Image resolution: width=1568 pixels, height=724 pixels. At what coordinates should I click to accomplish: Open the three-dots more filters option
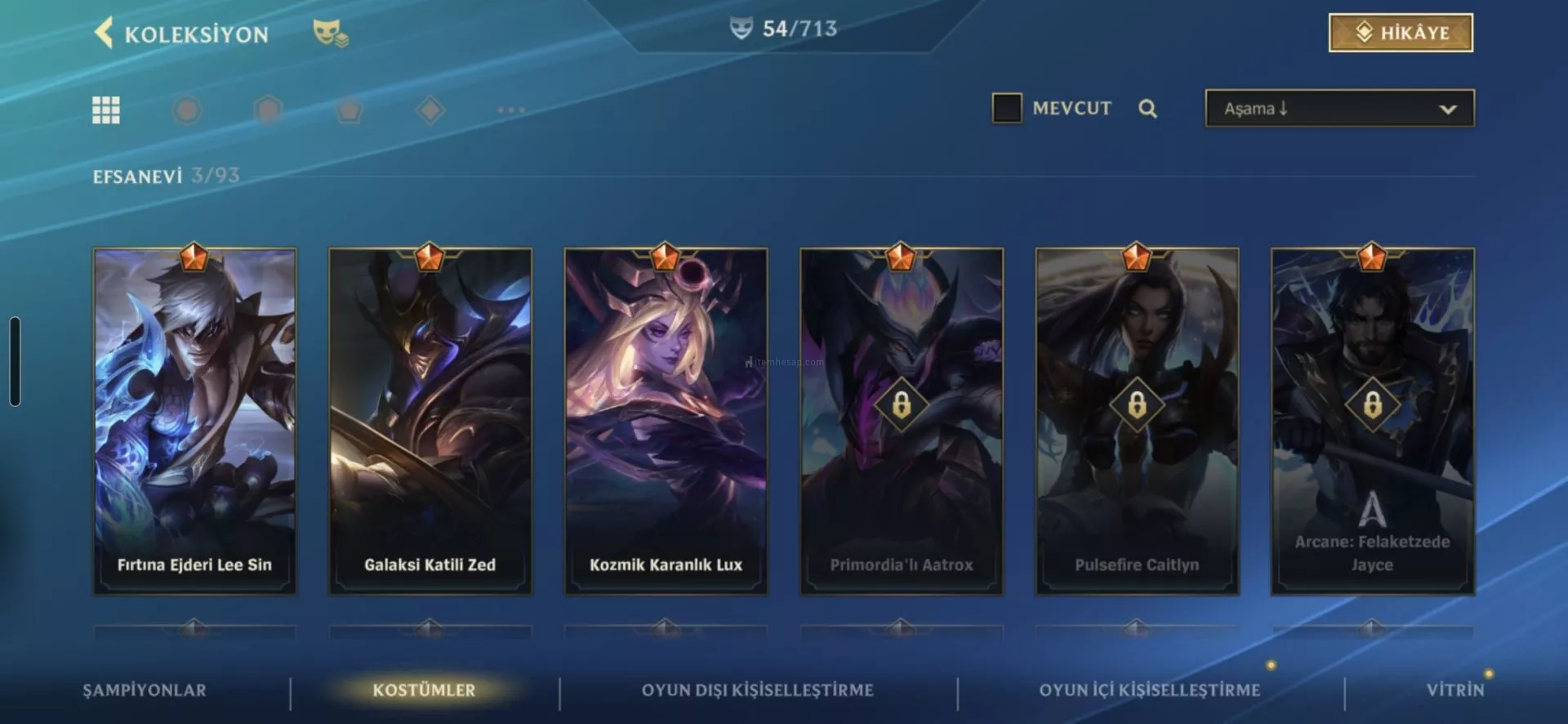pyautogui.click(x=511, y=109)
